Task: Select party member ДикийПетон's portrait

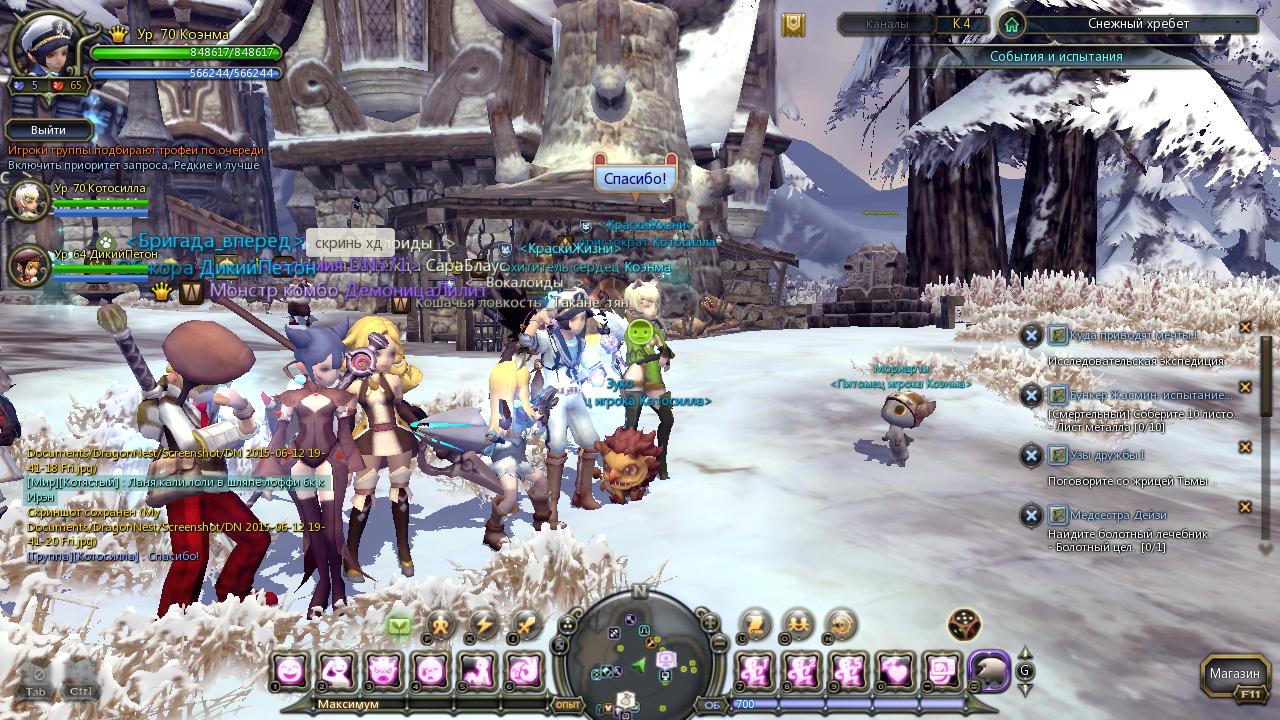Action: click(x=28, y=266)
